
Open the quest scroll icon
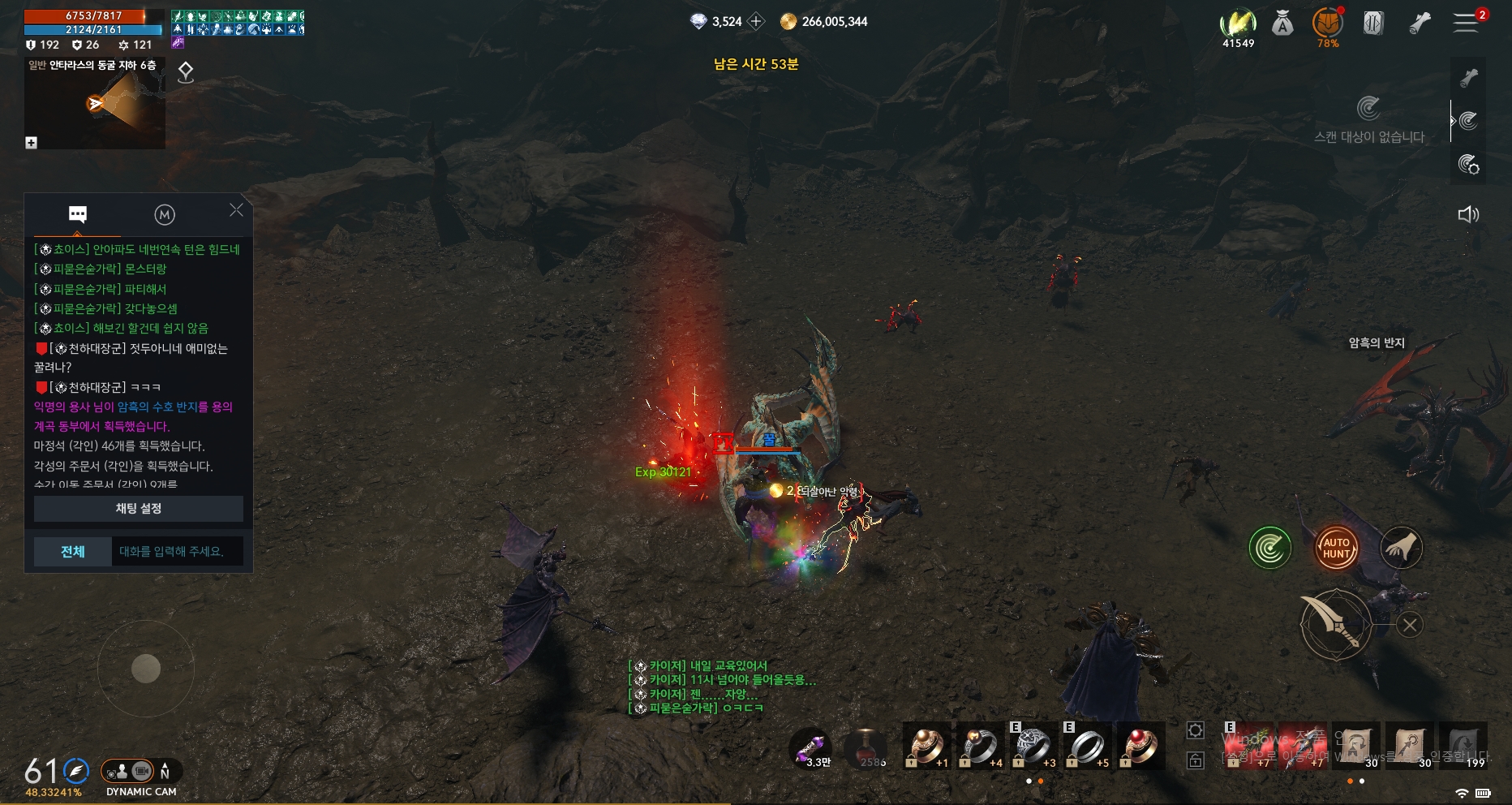coord(1420,23)
